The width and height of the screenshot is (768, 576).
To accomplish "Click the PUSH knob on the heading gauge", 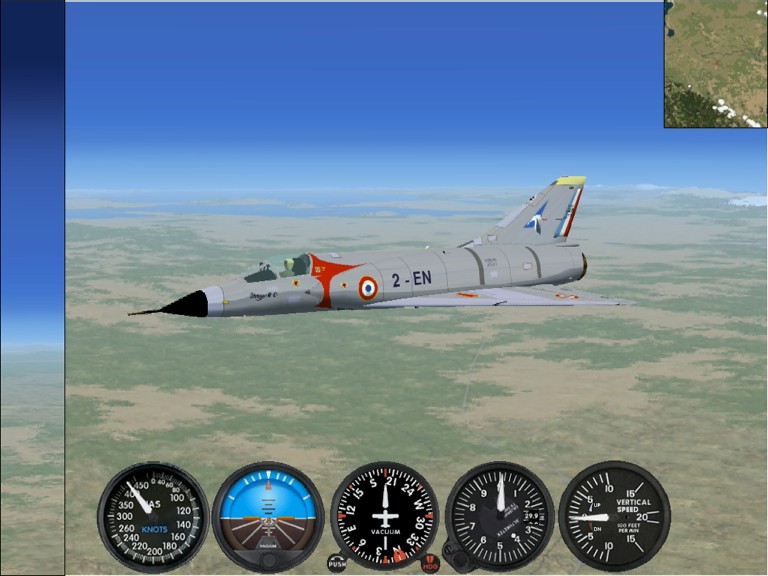I will pos(337,563).
